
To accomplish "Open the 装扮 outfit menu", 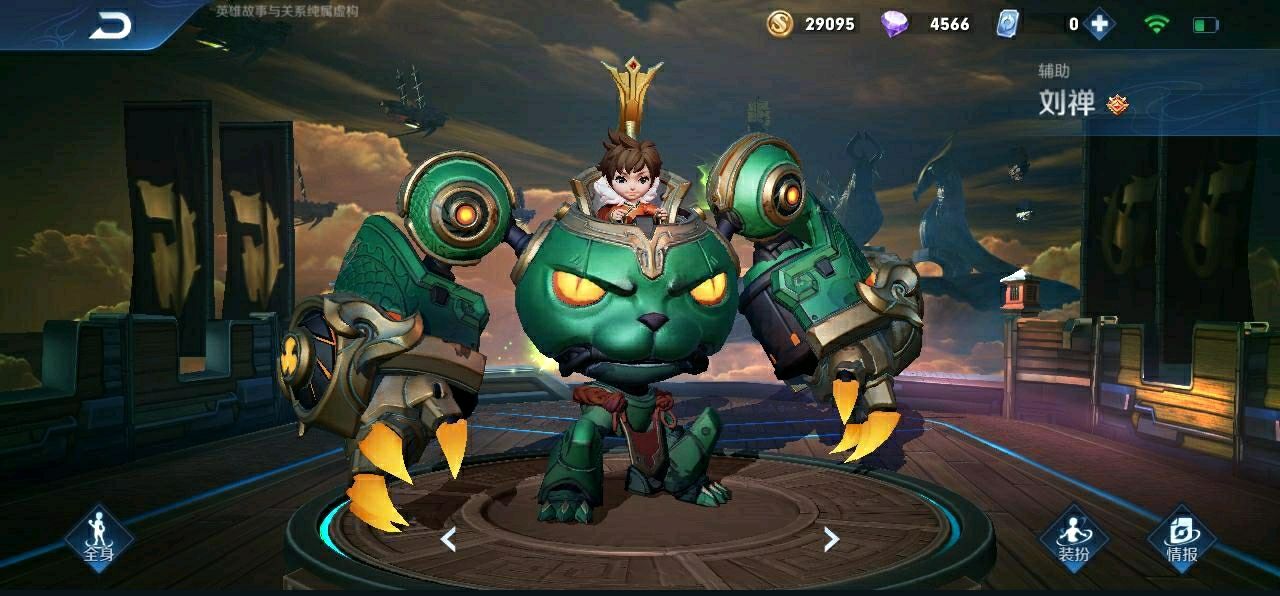I will click(1074, 538).
